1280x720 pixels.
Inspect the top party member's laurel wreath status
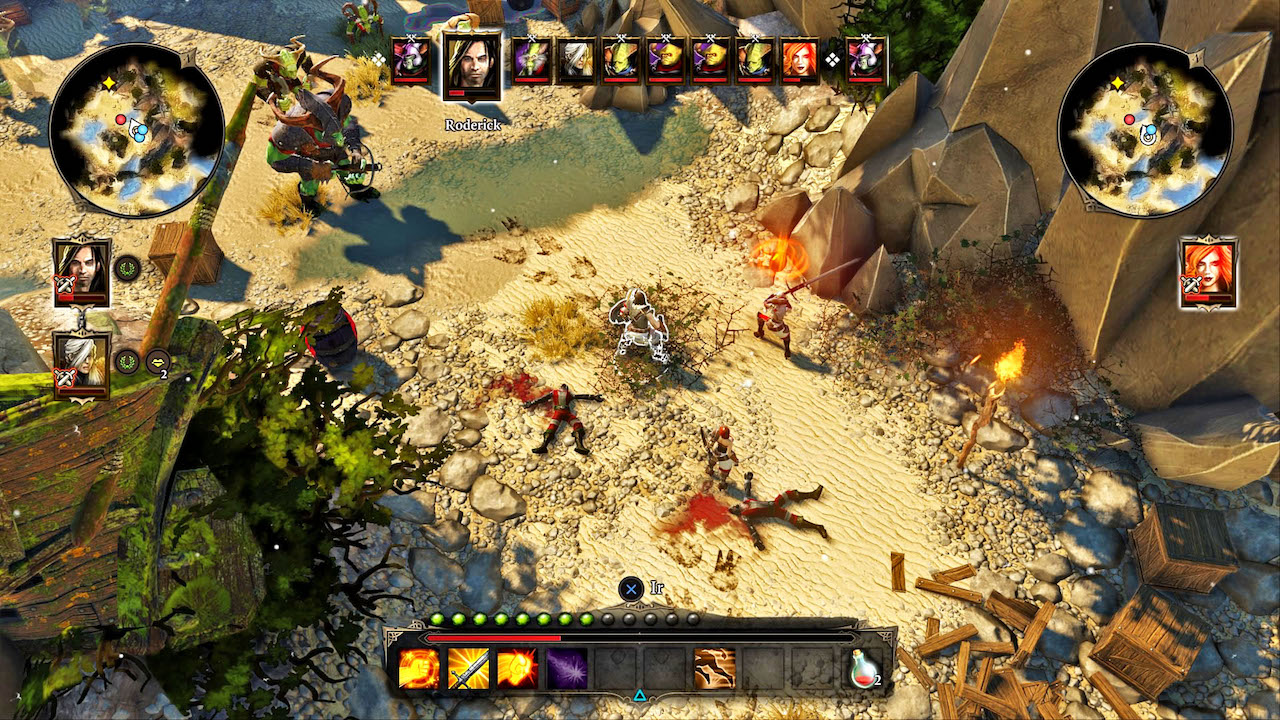tap(127, 268)
